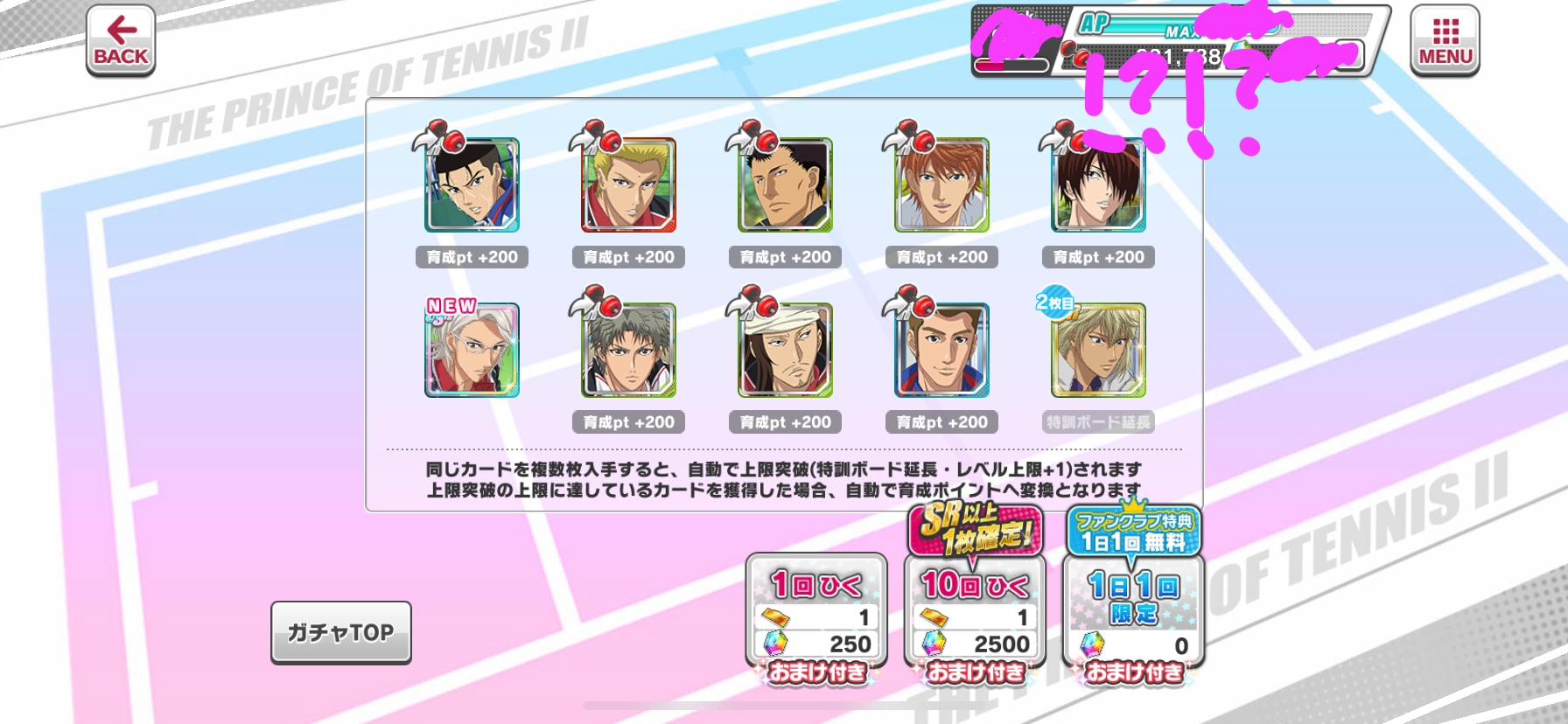Viewport: 1568px width, 724px height.
Task: Use the 1日1回 限定 free pull
Action: [x=1133, y=612]
